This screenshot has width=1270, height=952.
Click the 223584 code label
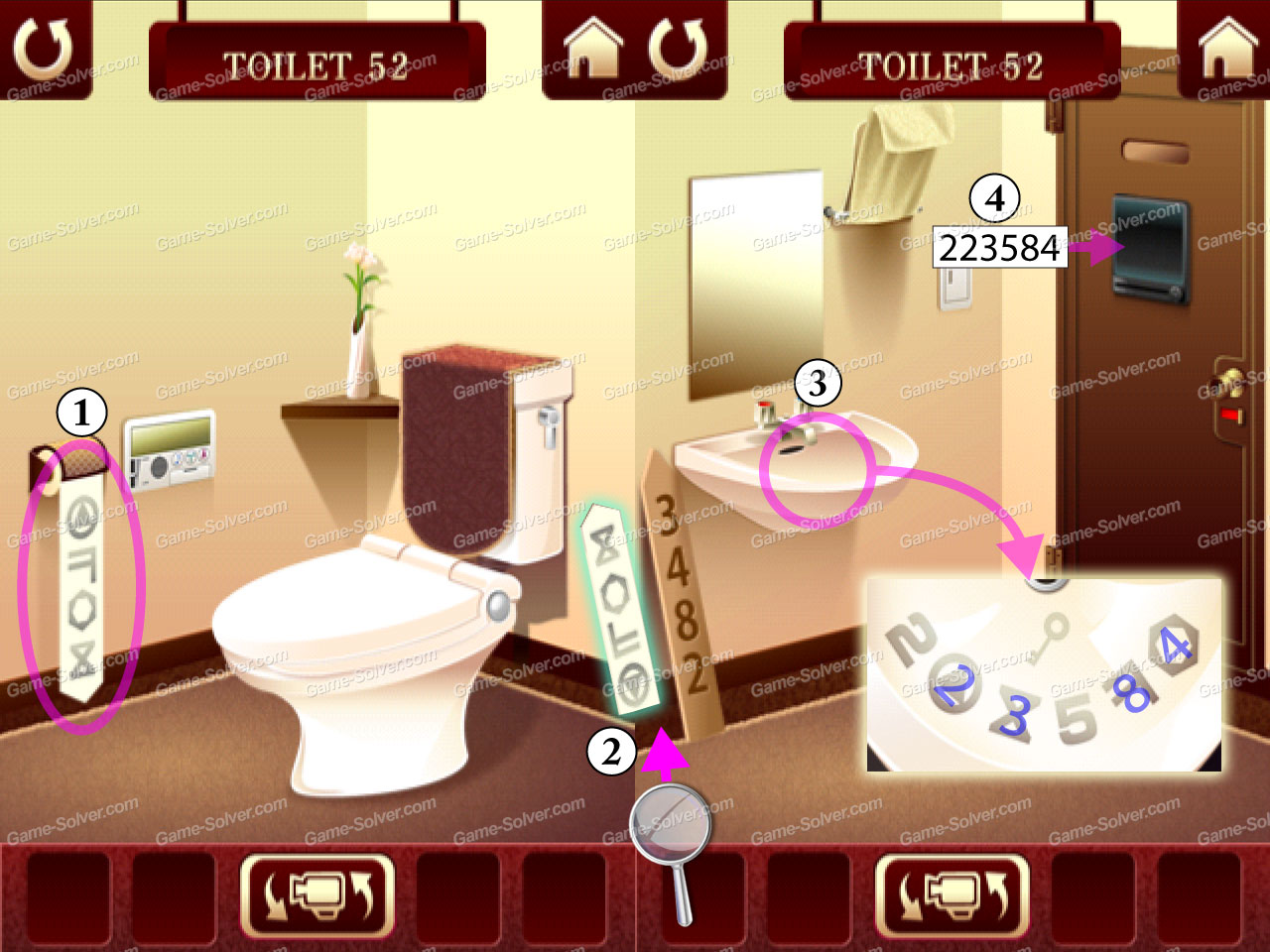(999, 249)
